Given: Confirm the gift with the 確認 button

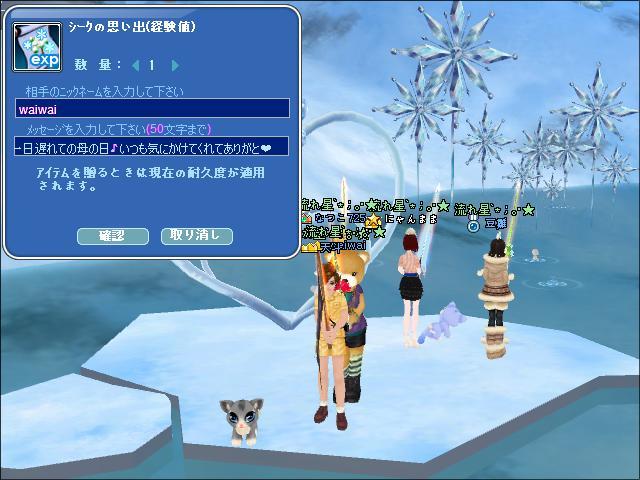Looking at the screenshot, I should click(112, 236).
